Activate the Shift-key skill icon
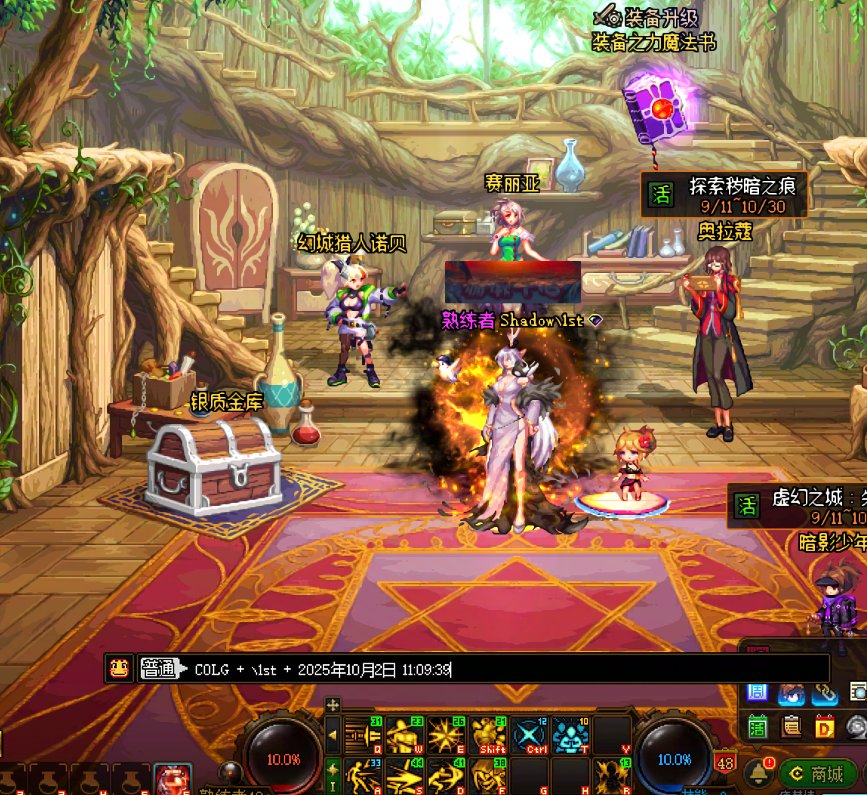 [487, 735]
